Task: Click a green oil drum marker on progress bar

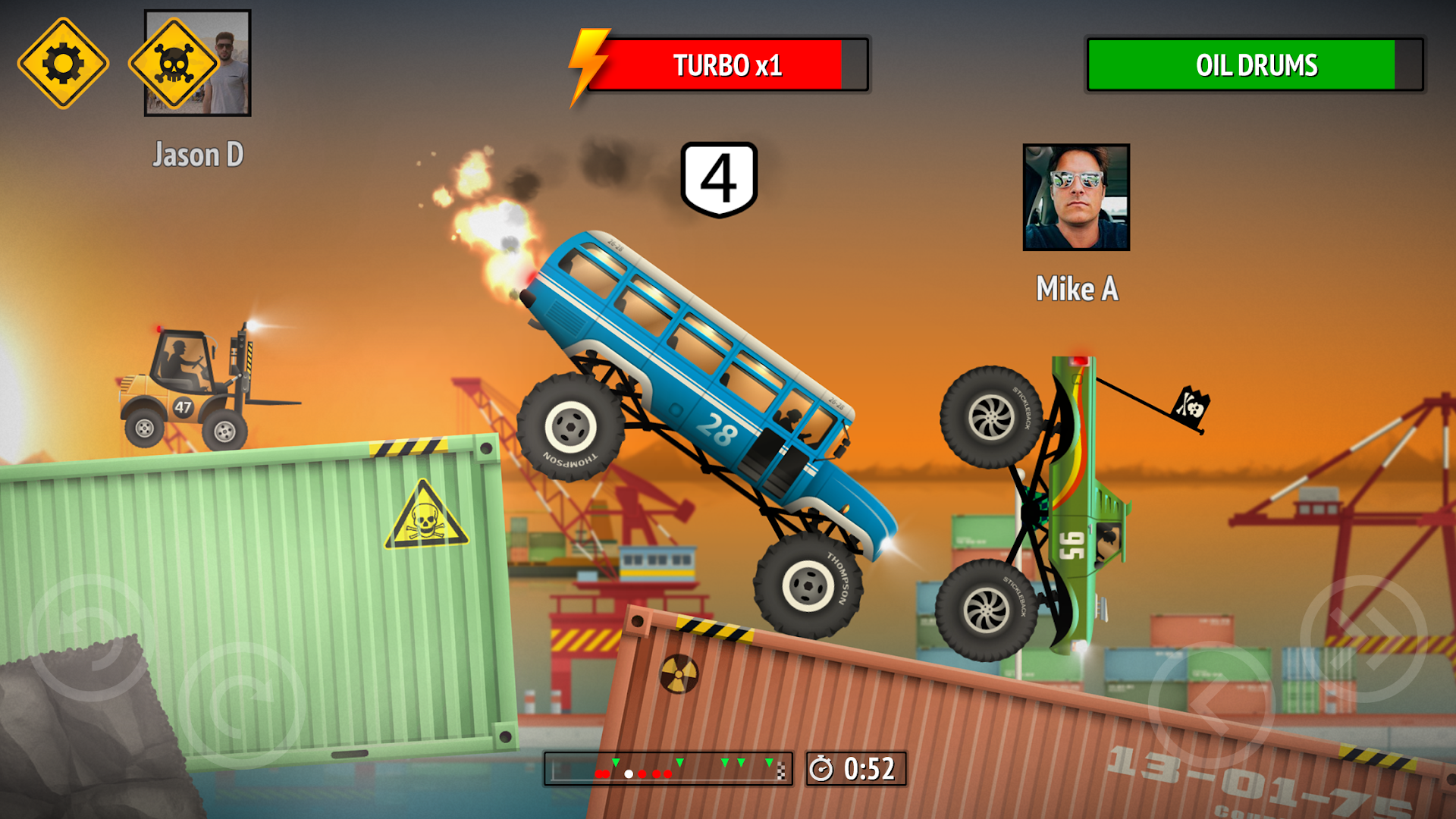Action: click(x=724, y=762)
